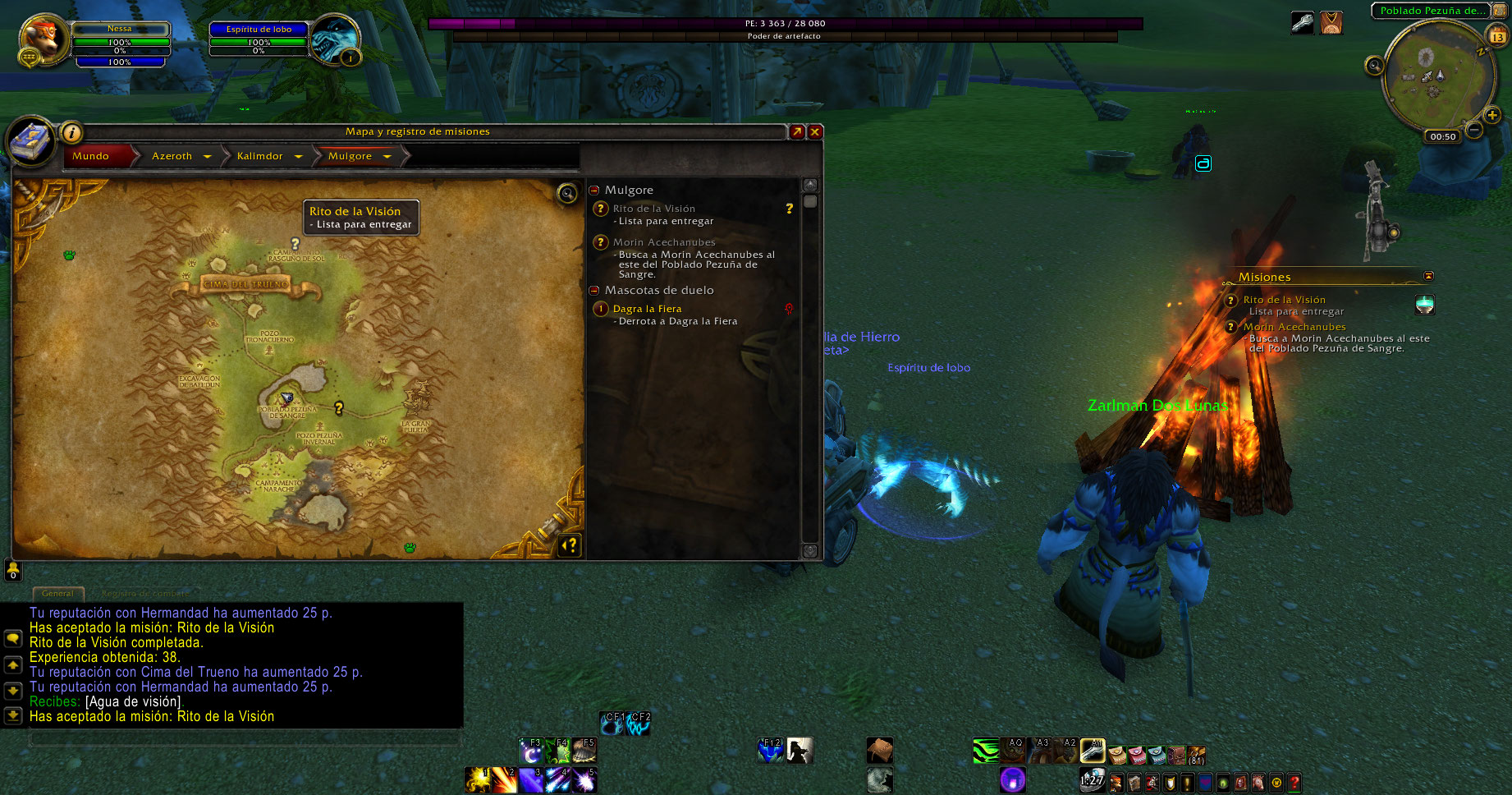Zoom out on the minimap
The width and height of the screenshot is (1512, 795).
[1474, 130]
